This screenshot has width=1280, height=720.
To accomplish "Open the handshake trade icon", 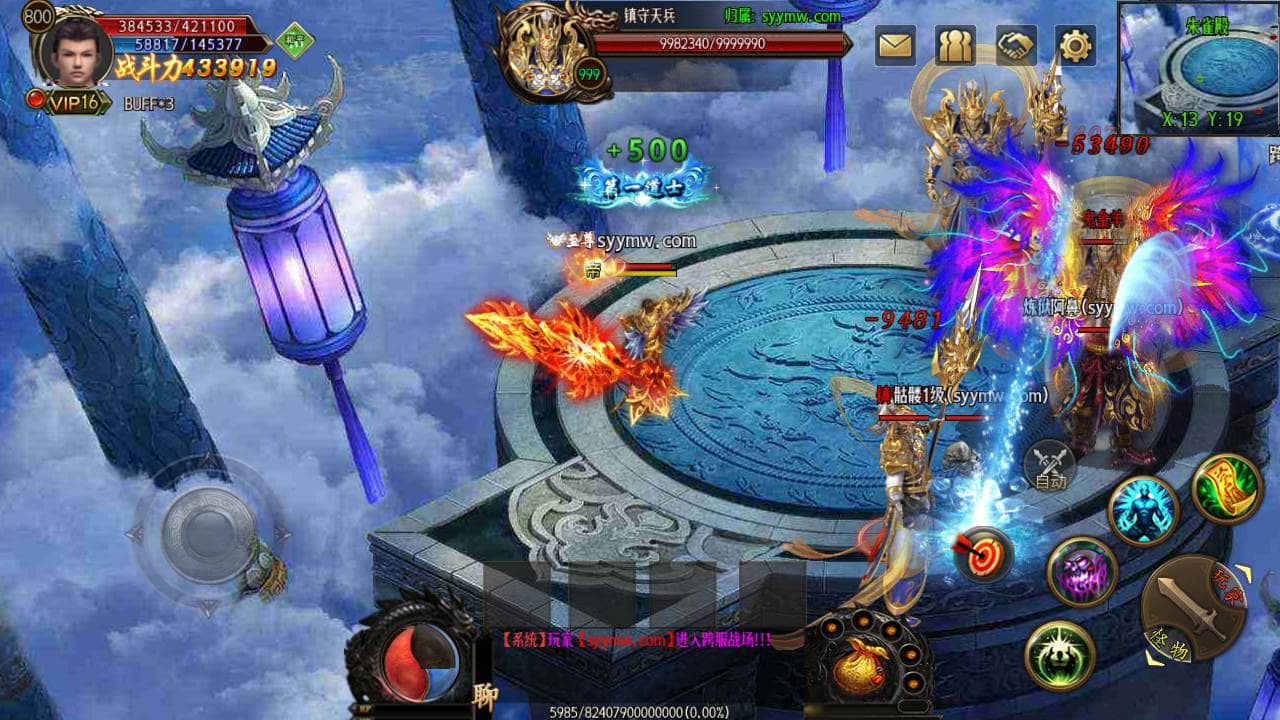I will click(x=1016, y=45).
